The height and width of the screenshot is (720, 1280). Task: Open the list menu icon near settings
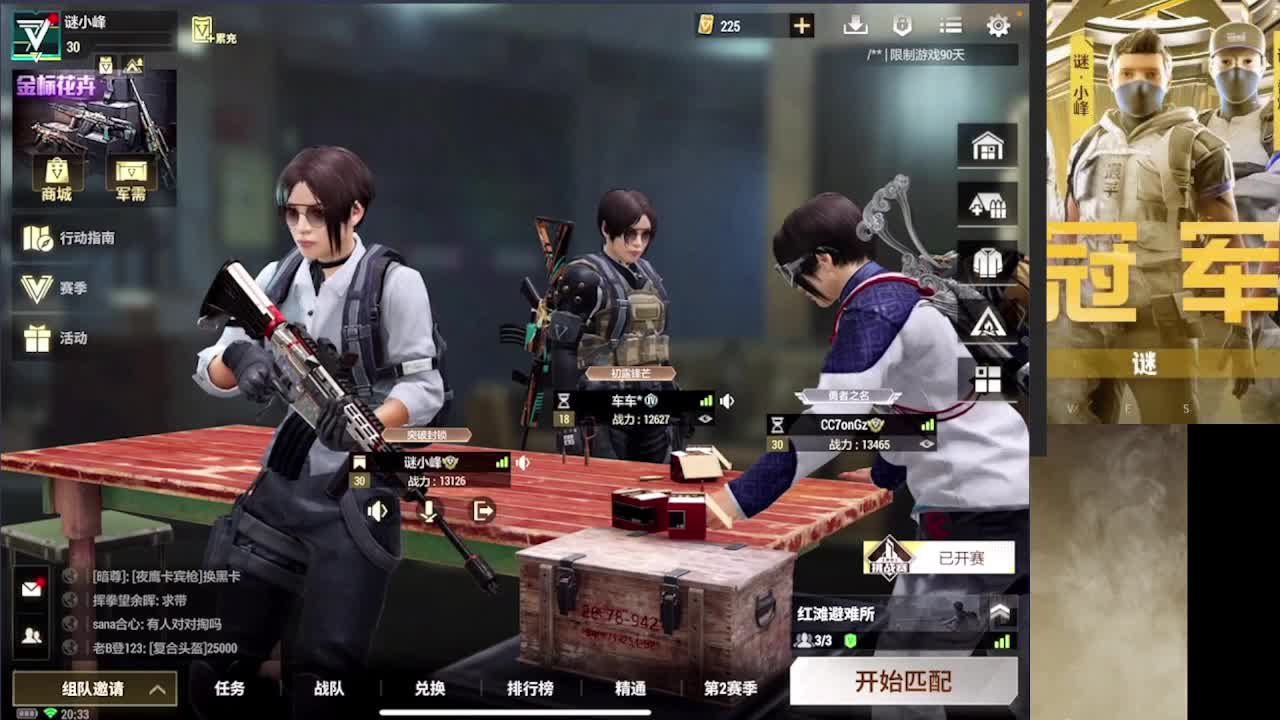[x=950, y=25]
